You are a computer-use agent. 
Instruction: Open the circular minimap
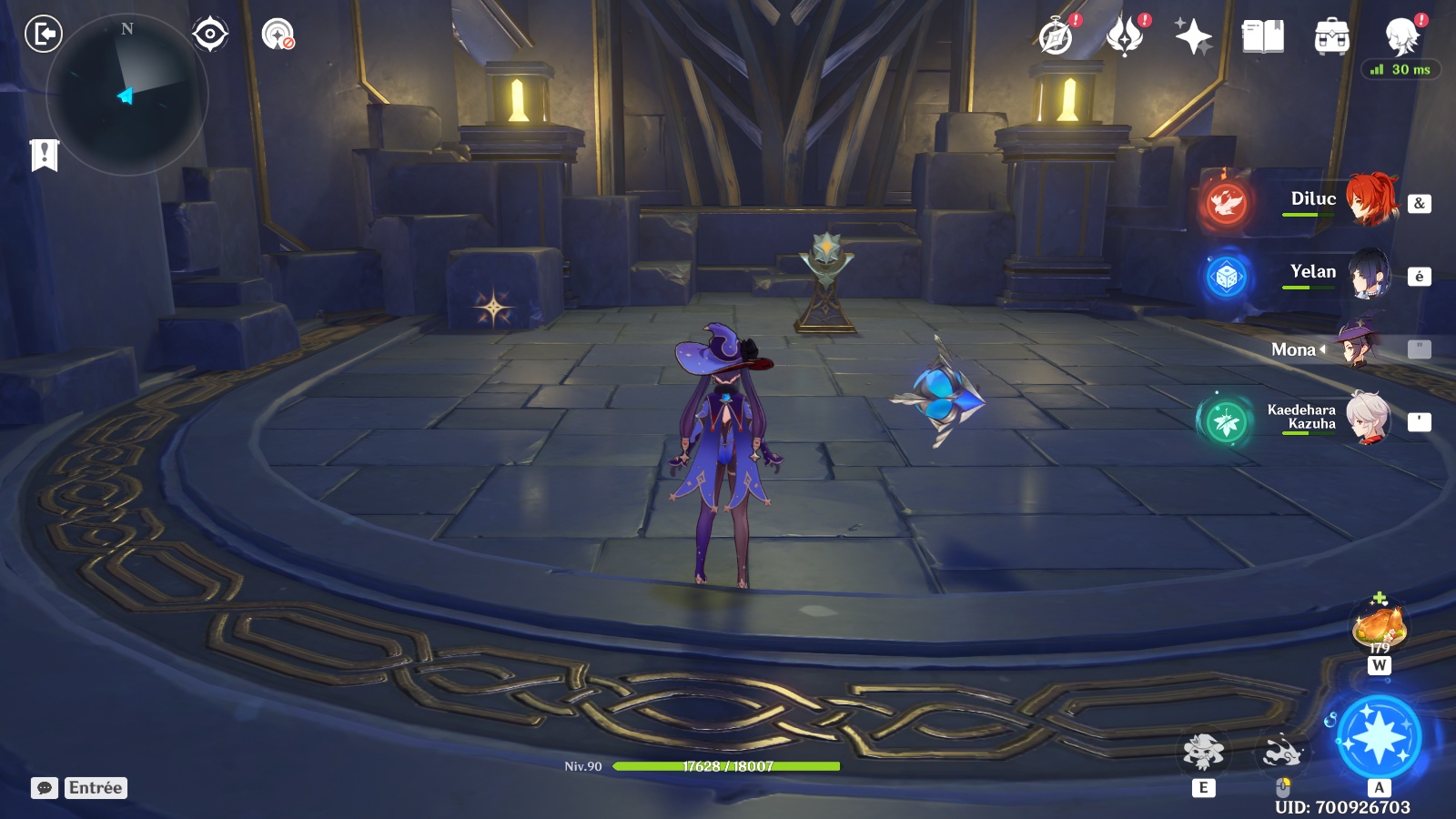(x=126, y=94)
